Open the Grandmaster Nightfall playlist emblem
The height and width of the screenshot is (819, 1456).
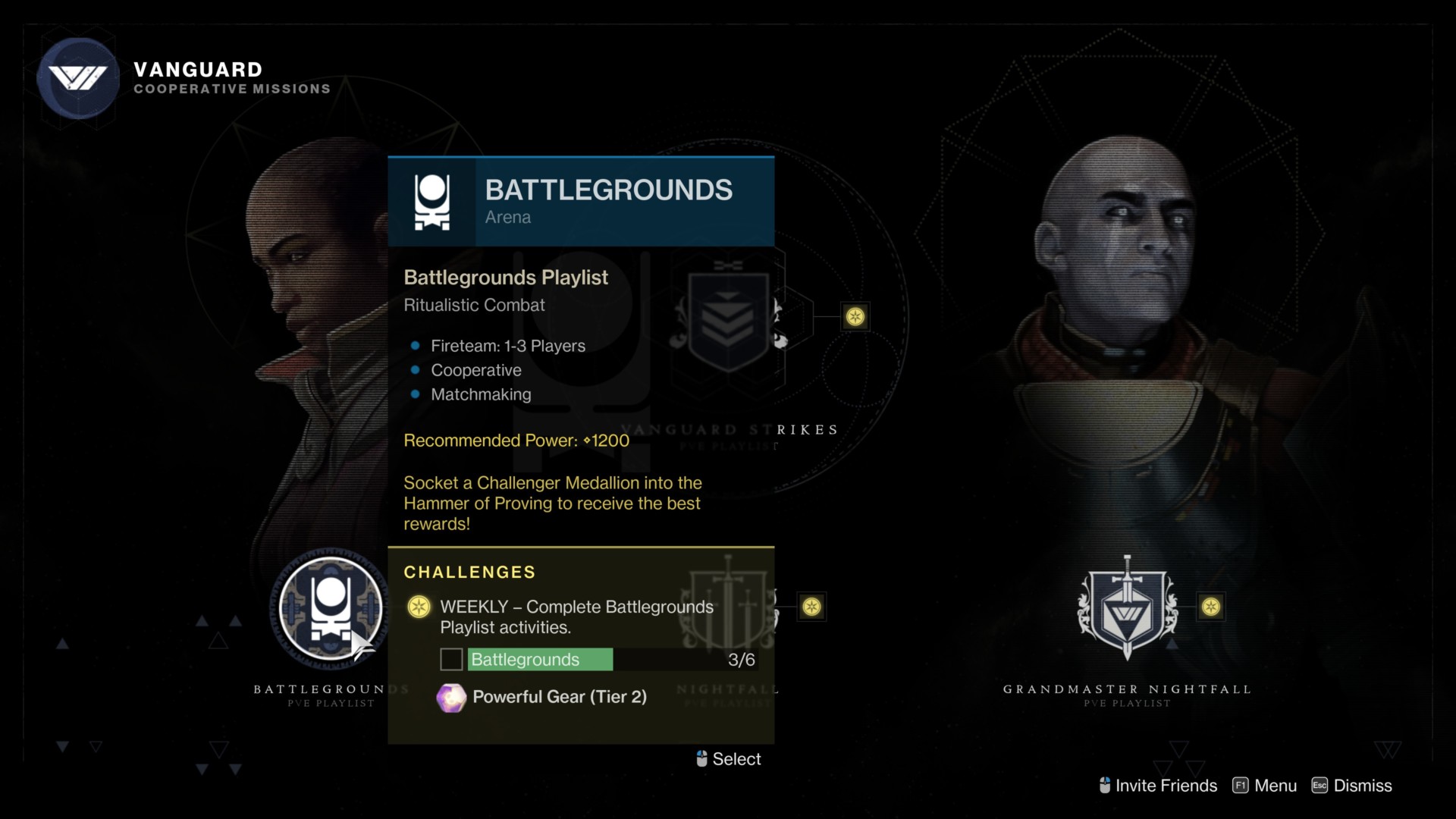(1128, 607)
